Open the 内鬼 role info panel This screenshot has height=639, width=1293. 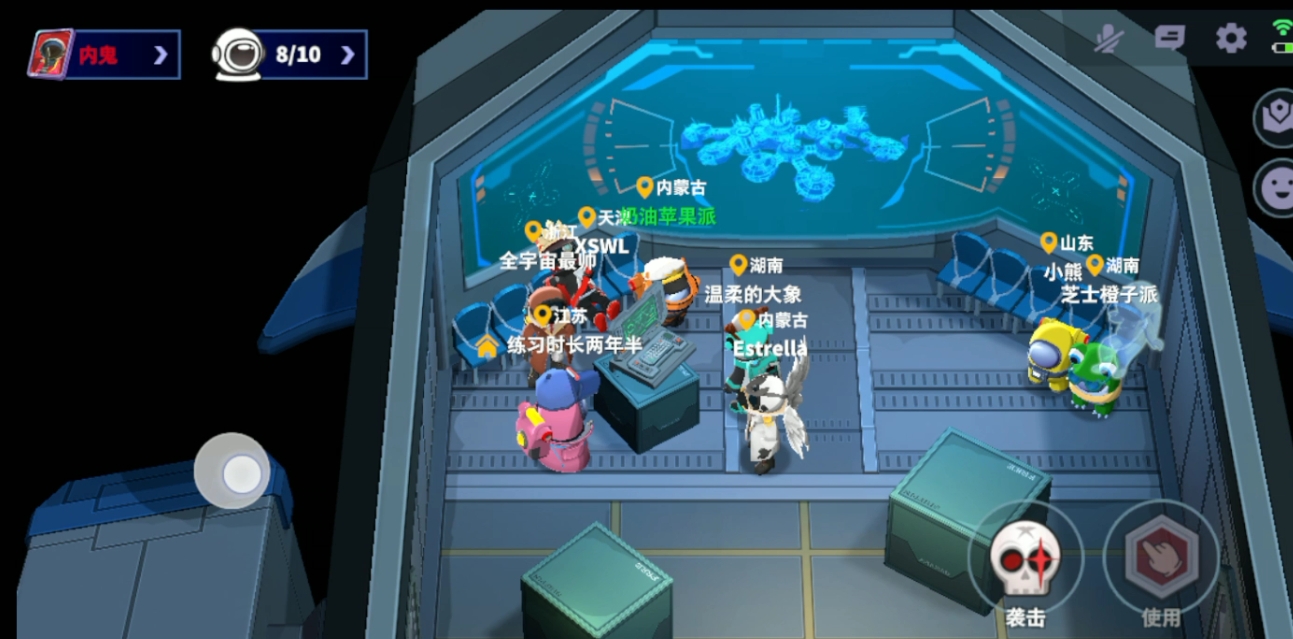click(104, 54)
